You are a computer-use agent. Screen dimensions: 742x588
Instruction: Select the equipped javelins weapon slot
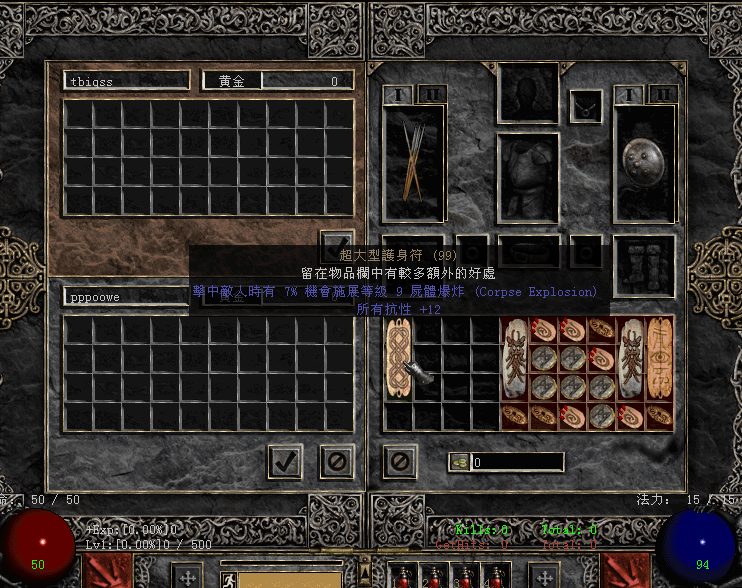click(413, 163)
